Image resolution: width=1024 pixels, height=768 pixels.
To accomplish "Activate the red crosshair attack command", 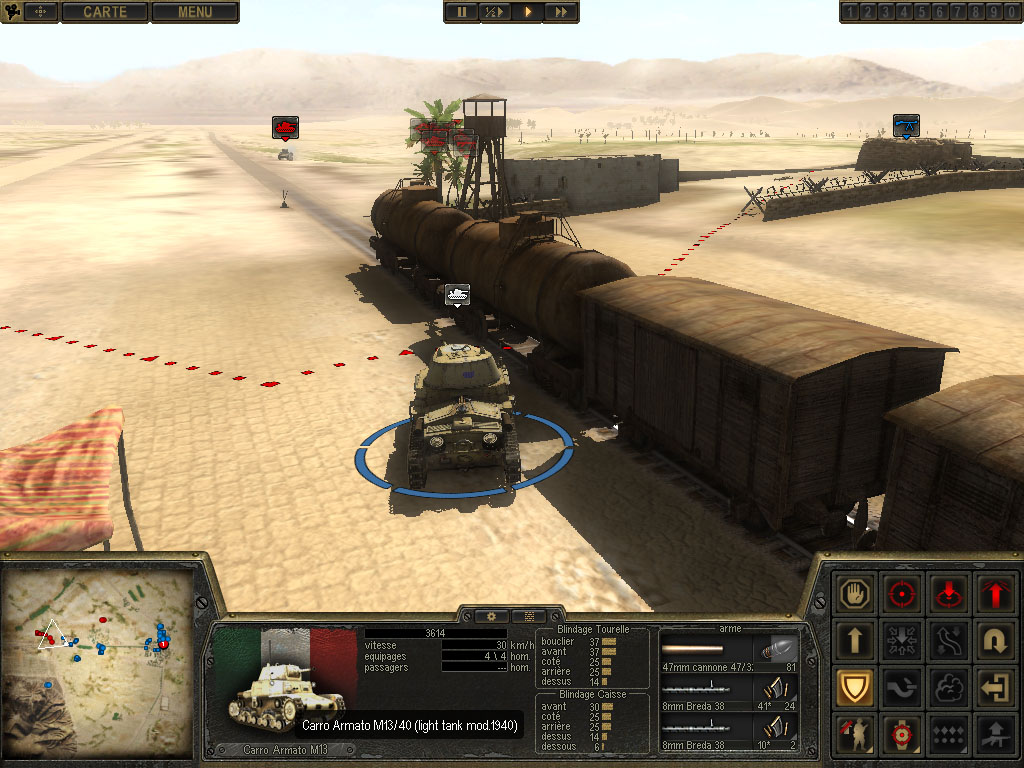I will 902,593.
